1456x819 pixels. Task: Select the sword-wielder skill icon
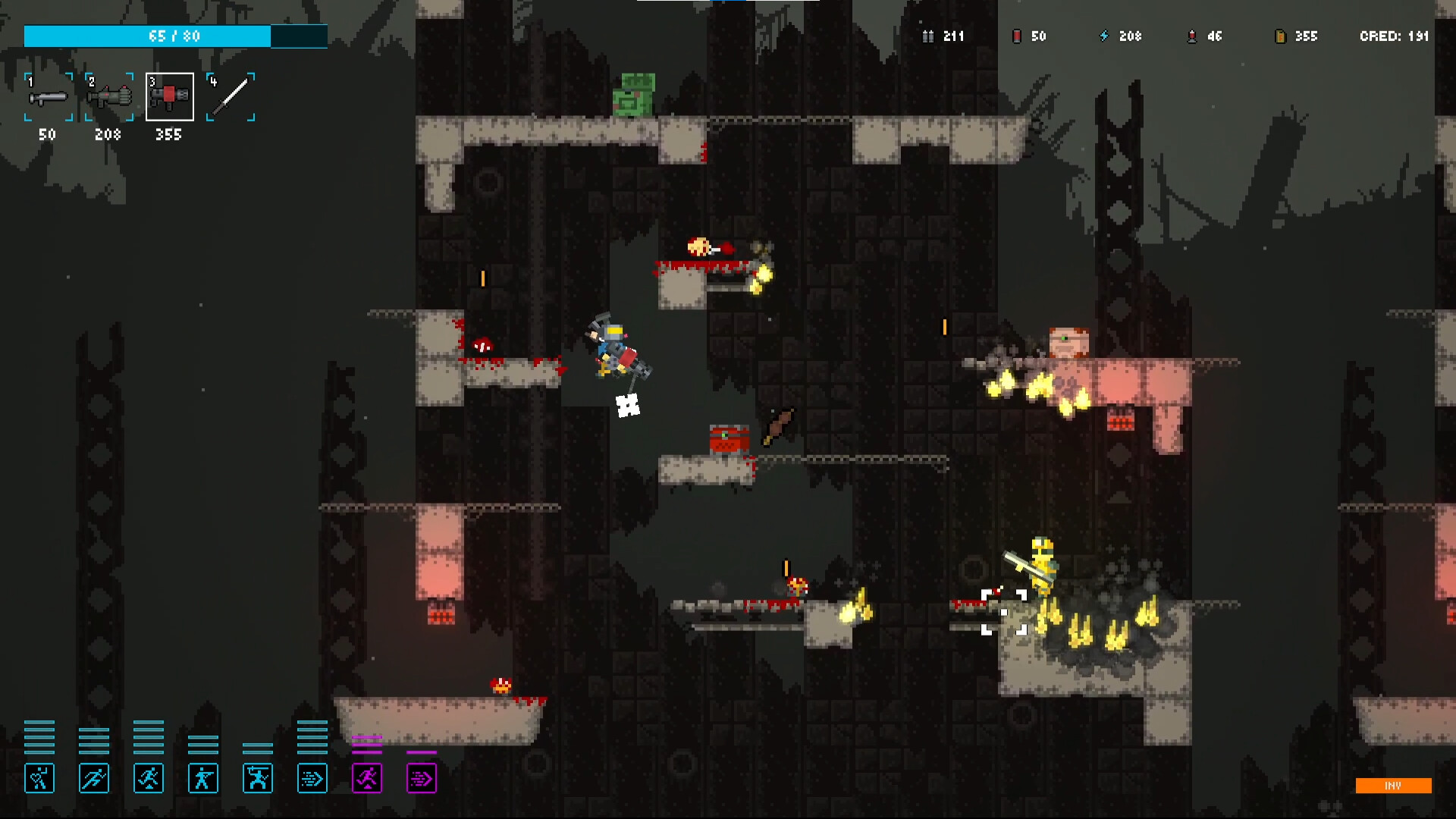coord(258,777)
